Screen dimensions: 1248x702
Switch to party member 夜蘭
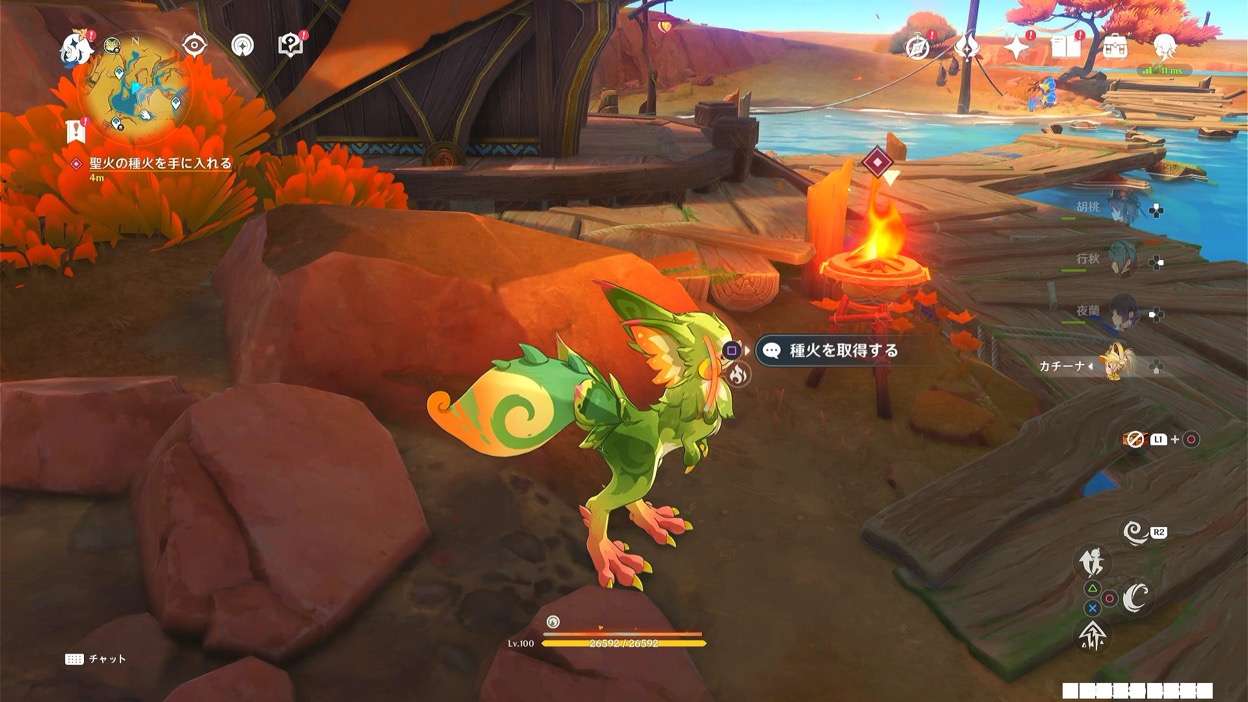point(1122,312)
